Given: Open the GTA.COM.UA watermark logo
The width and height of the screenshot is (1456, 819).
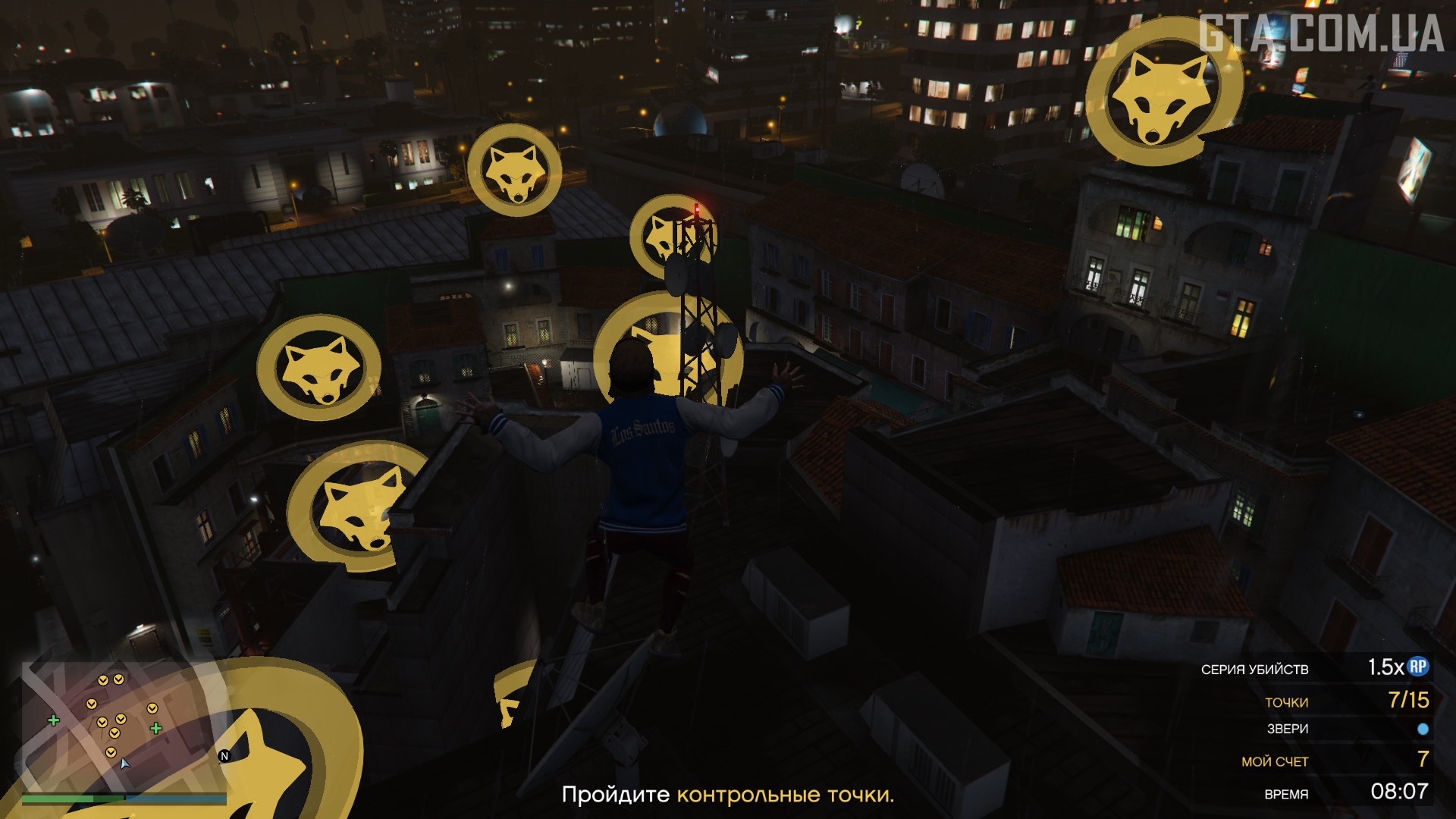Looking at the screenshot, I should [1321, 34].
